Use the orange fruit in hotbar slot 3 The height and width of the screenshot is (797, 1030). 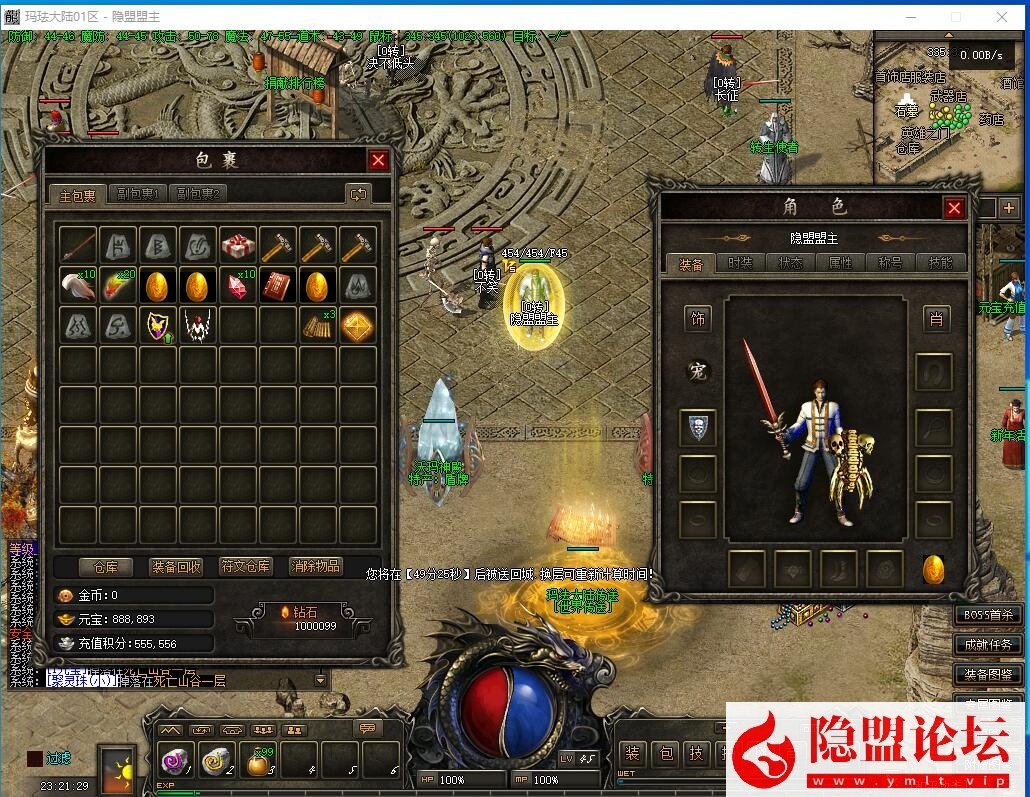(258, 762)
